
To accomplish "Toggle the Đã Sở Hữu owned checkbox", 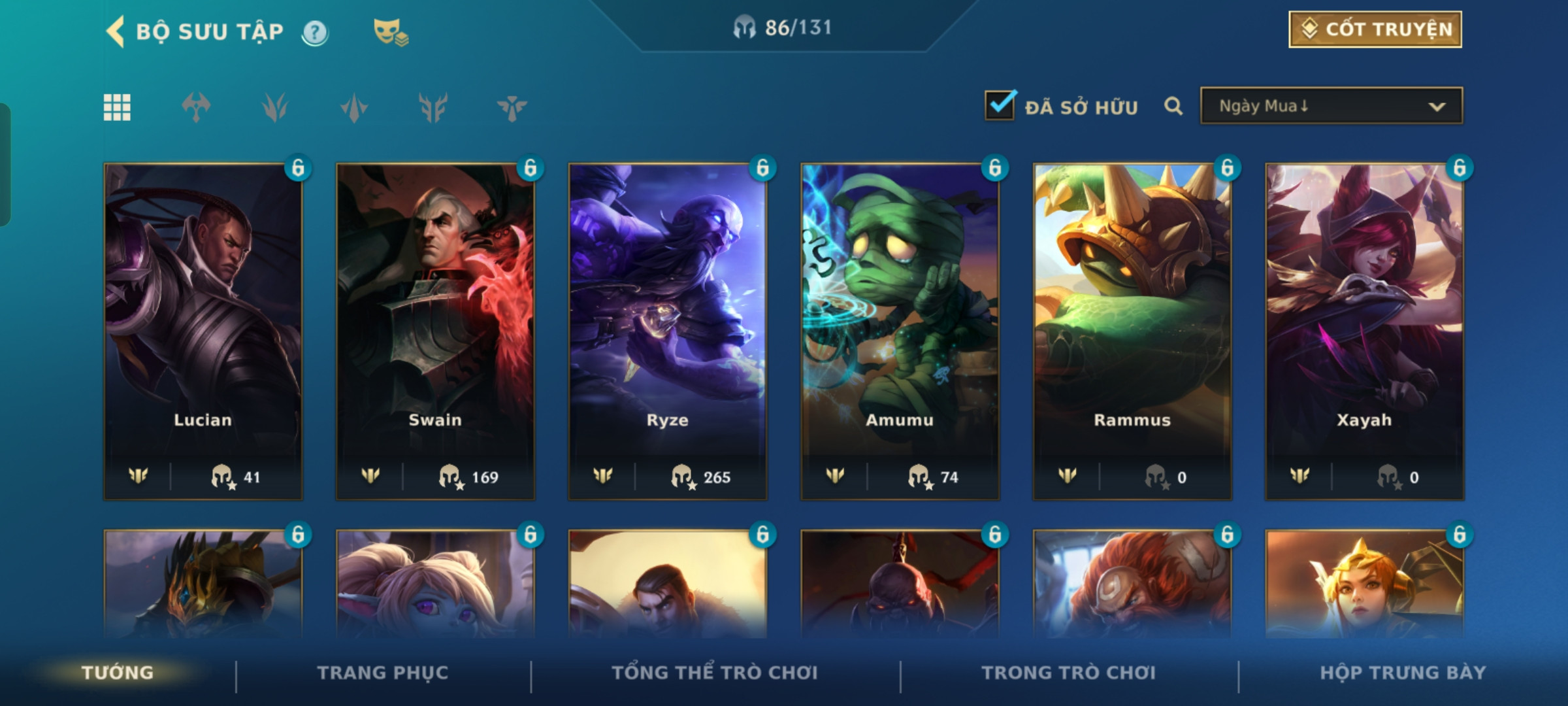I will (1000, 106).
